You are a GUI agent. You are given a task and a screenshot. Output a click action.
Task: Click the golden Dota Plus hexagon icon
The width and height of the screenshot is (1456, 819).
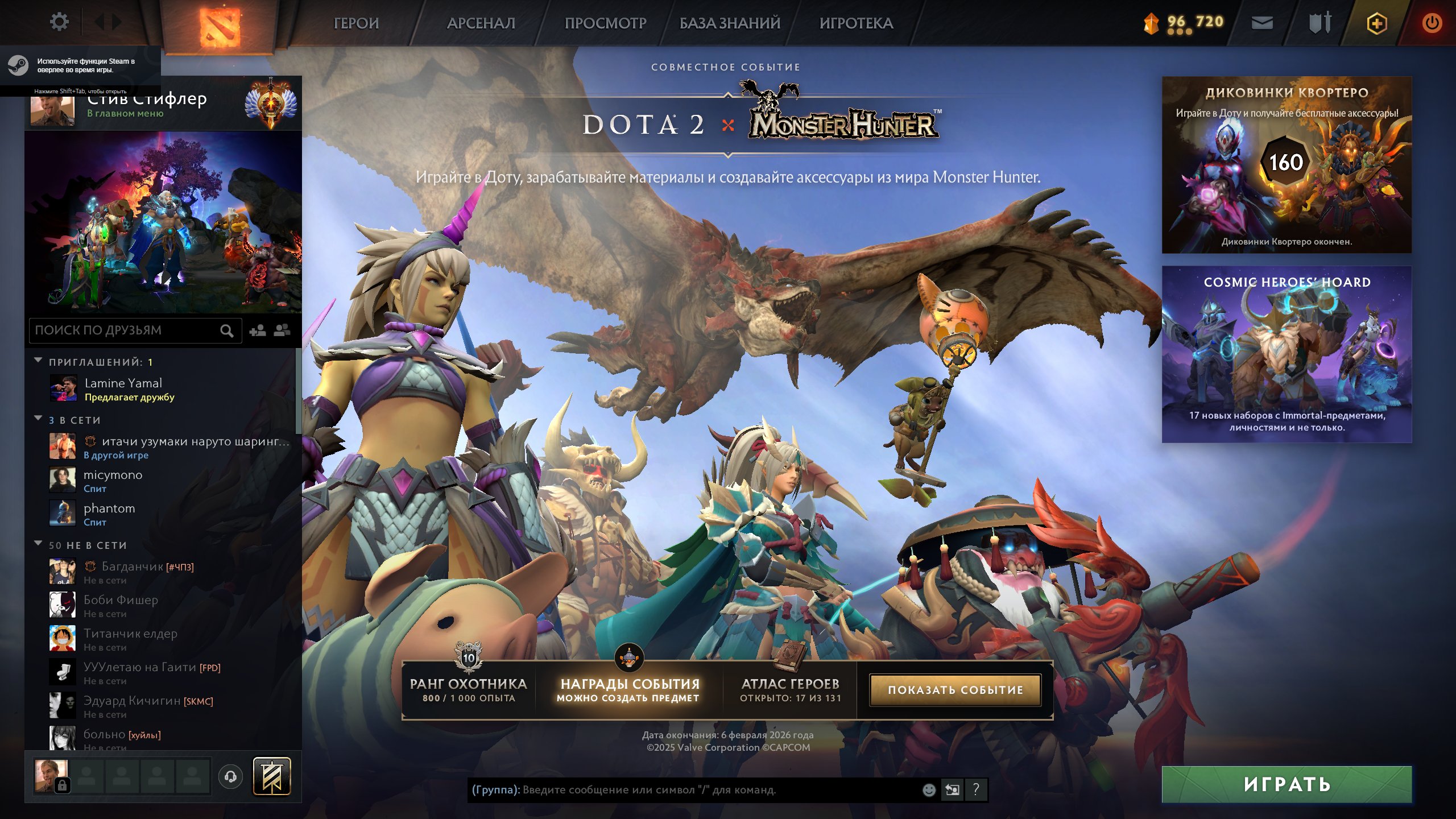coord(1376,24)
